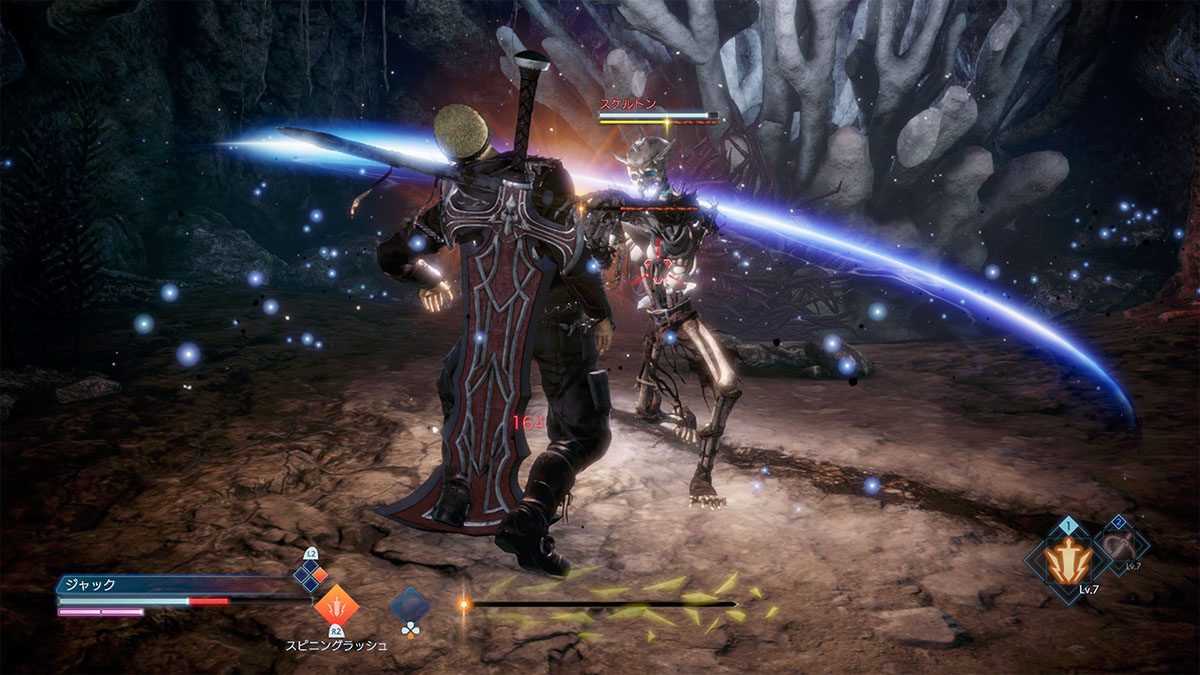Switch to job slot 2 with the dimmed icon
Viewport: 1200px width, 675px height.
click(1120, 546)
